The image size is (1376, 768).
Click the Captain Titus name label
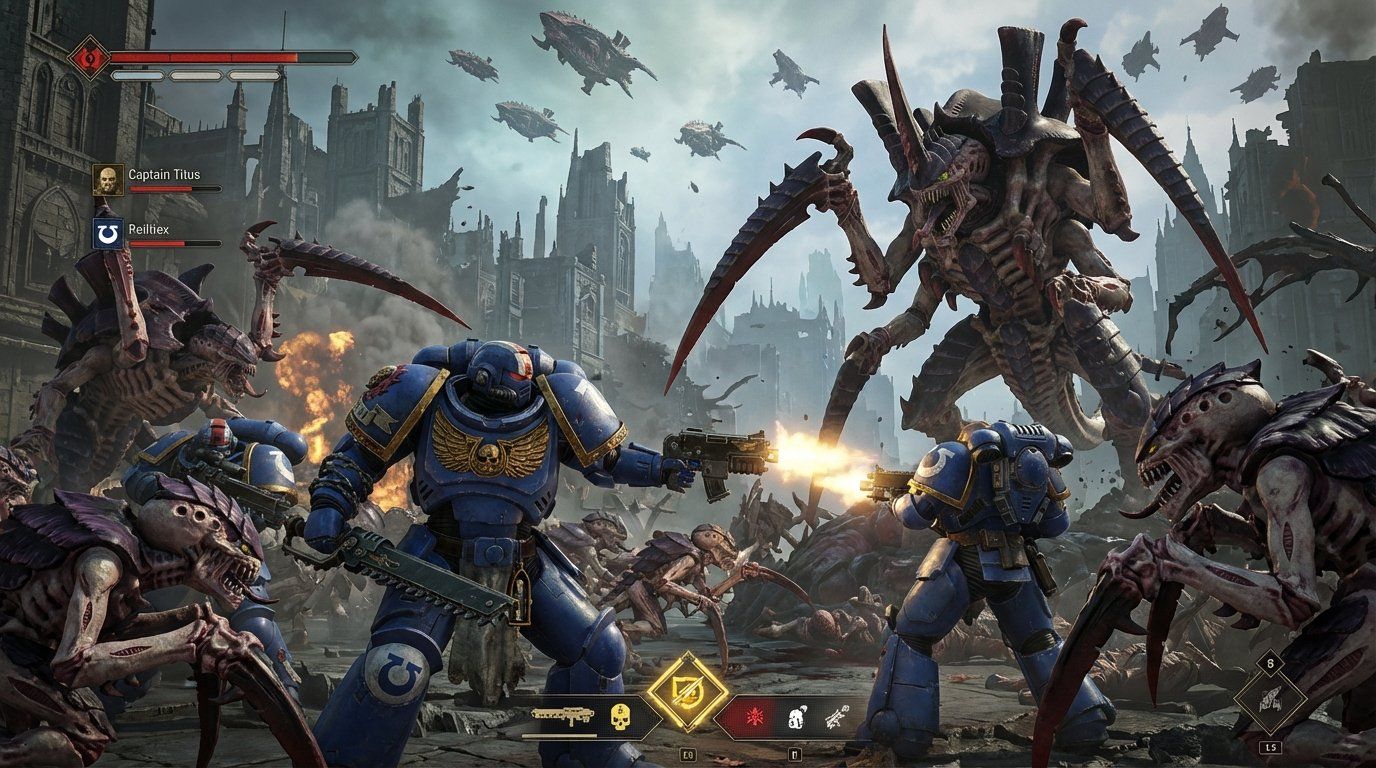[x=164, y=174]
